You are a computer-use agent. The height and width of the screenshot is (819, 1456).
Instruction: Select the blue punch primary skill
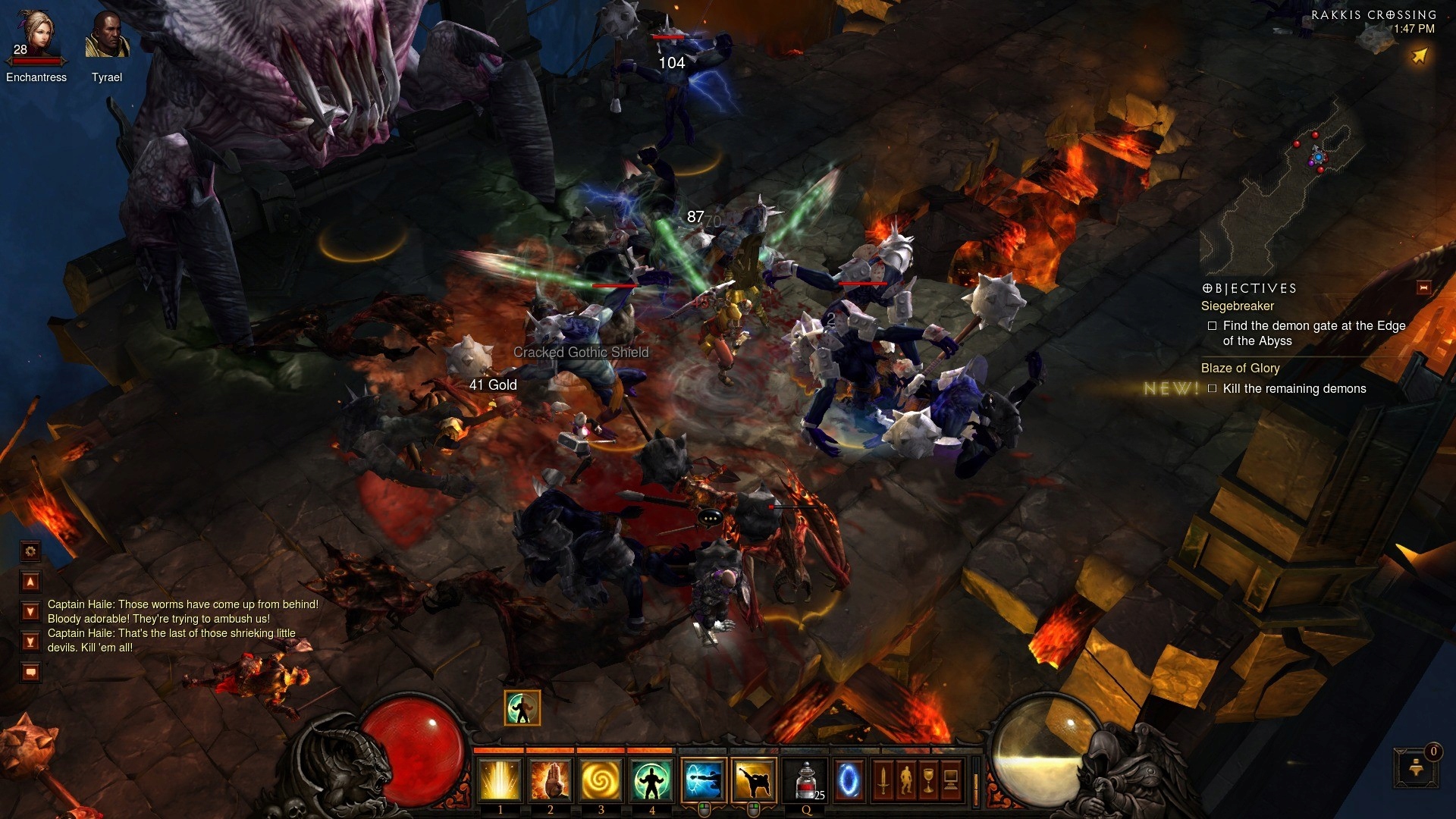click(x=704, y=780)
